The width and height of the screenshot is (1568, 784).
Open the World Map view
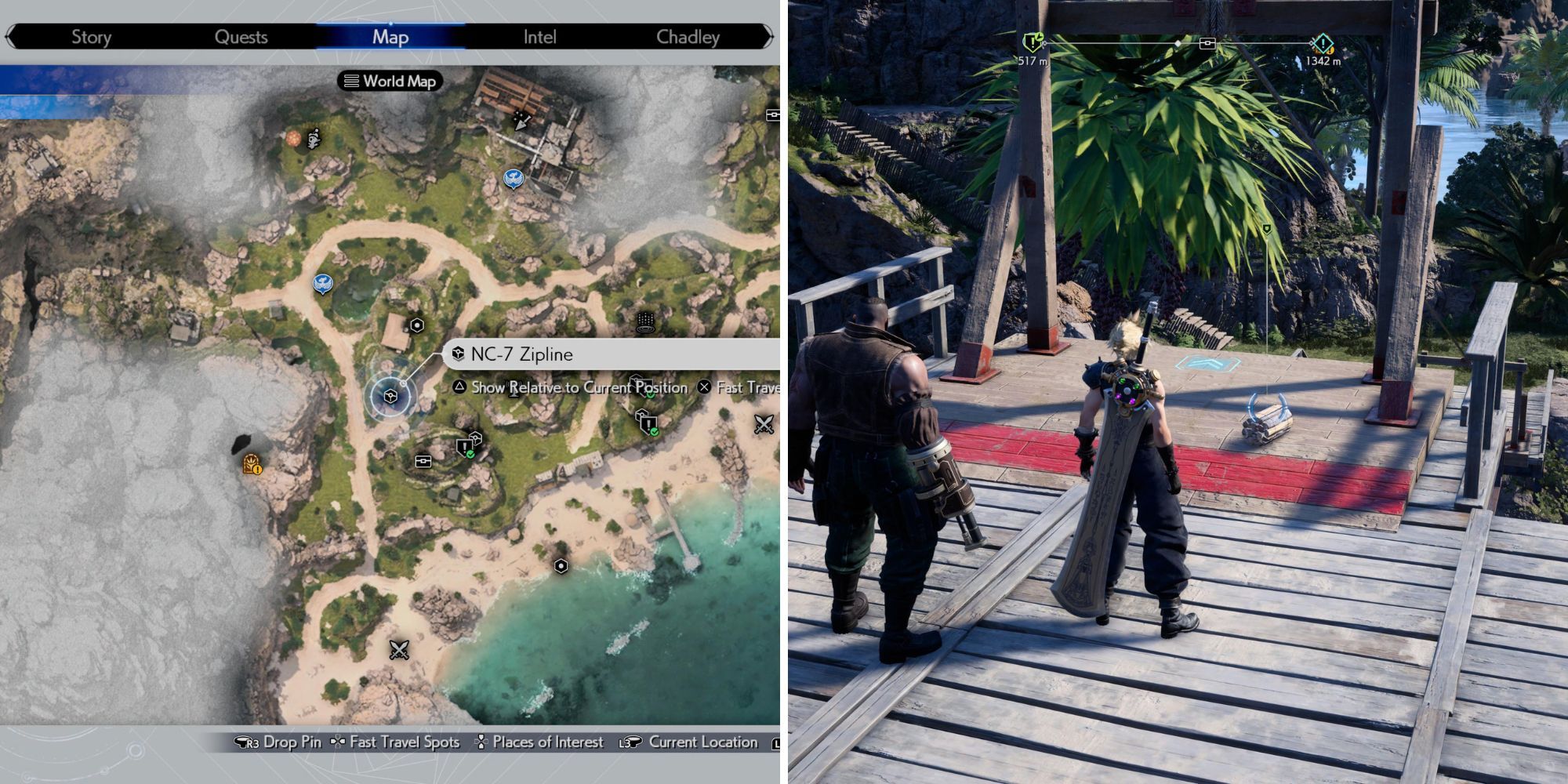pos(390,81)
